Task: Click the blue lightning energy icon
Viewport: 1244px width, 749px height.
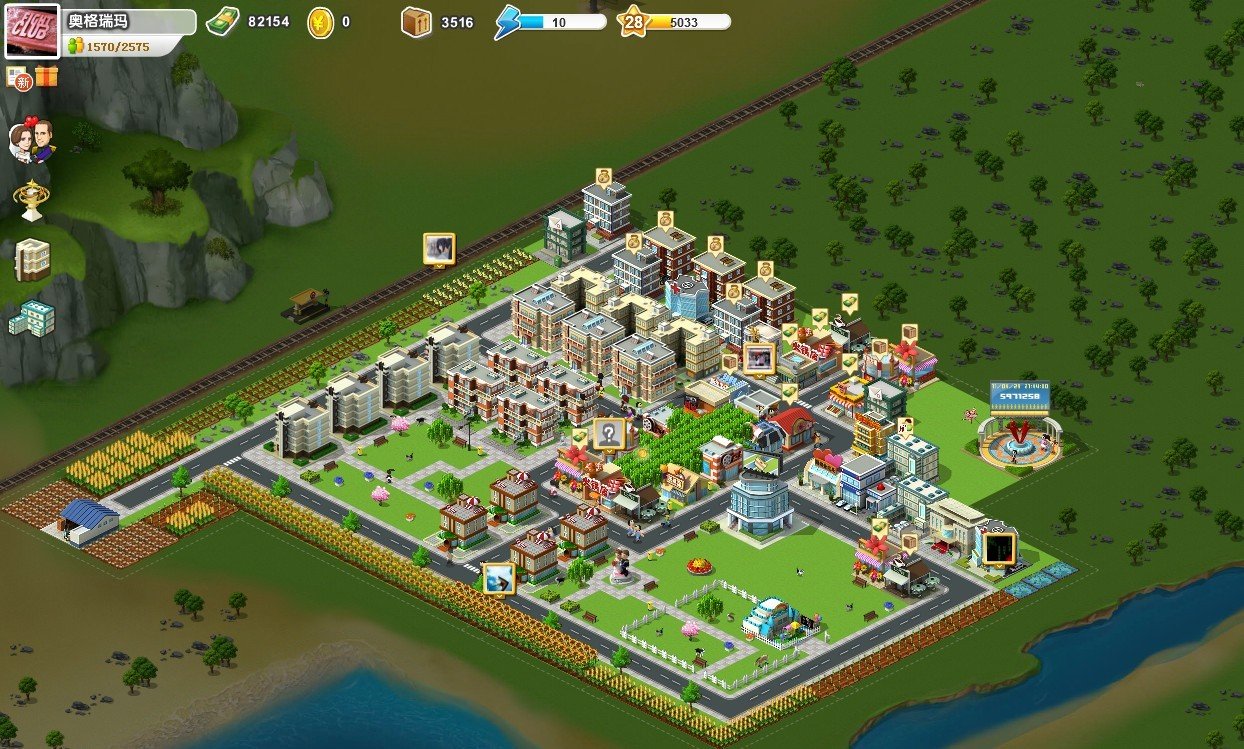Action: pyautogui.click(x=508, y=22)
